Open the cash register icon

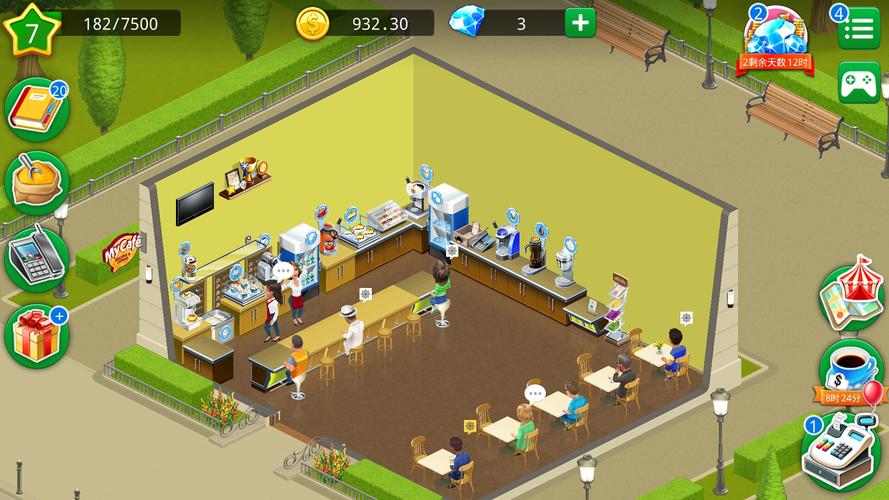click(843, 451)
